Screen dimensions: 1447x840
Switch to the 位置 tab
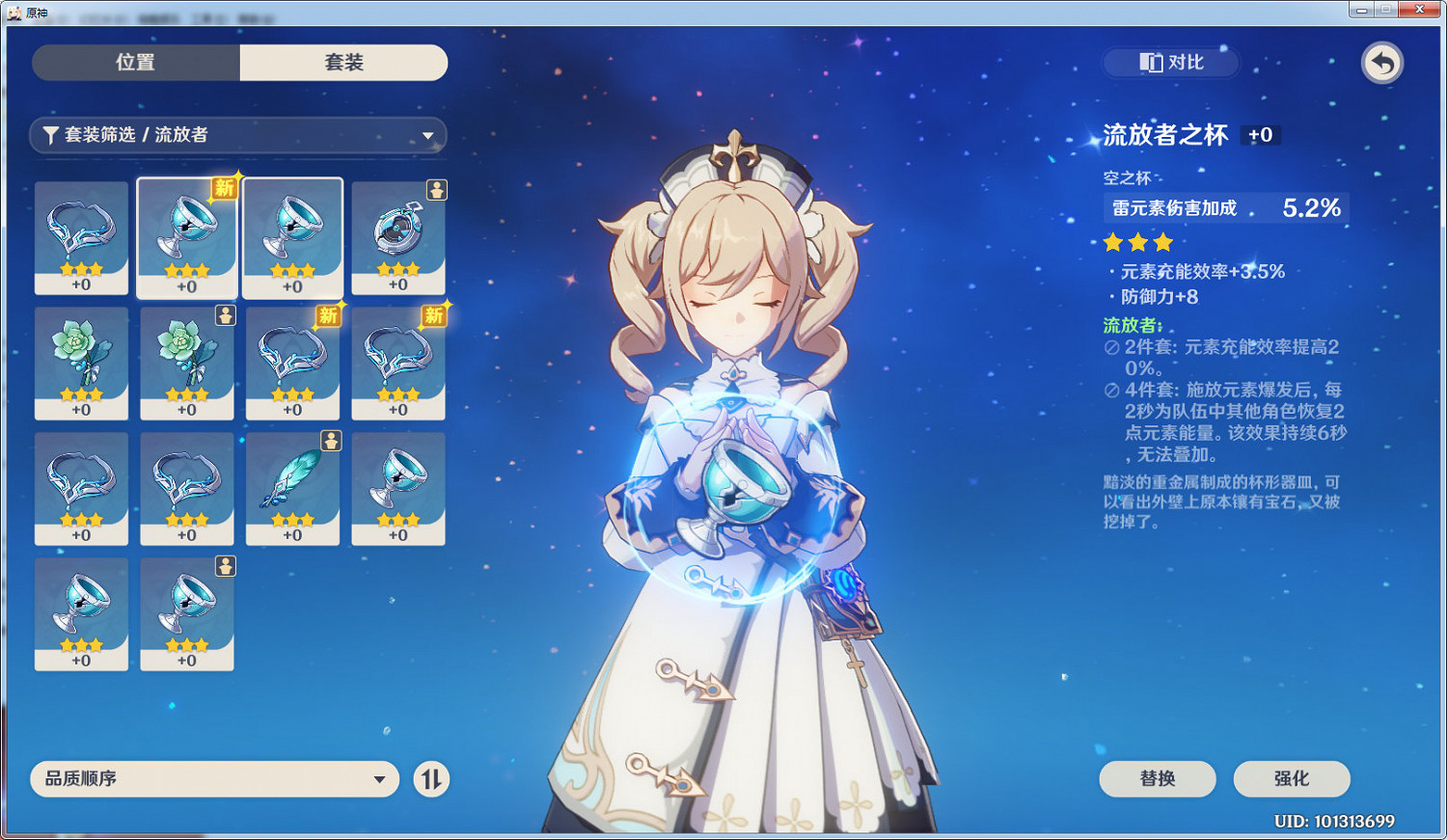click(x=135, y=62)
